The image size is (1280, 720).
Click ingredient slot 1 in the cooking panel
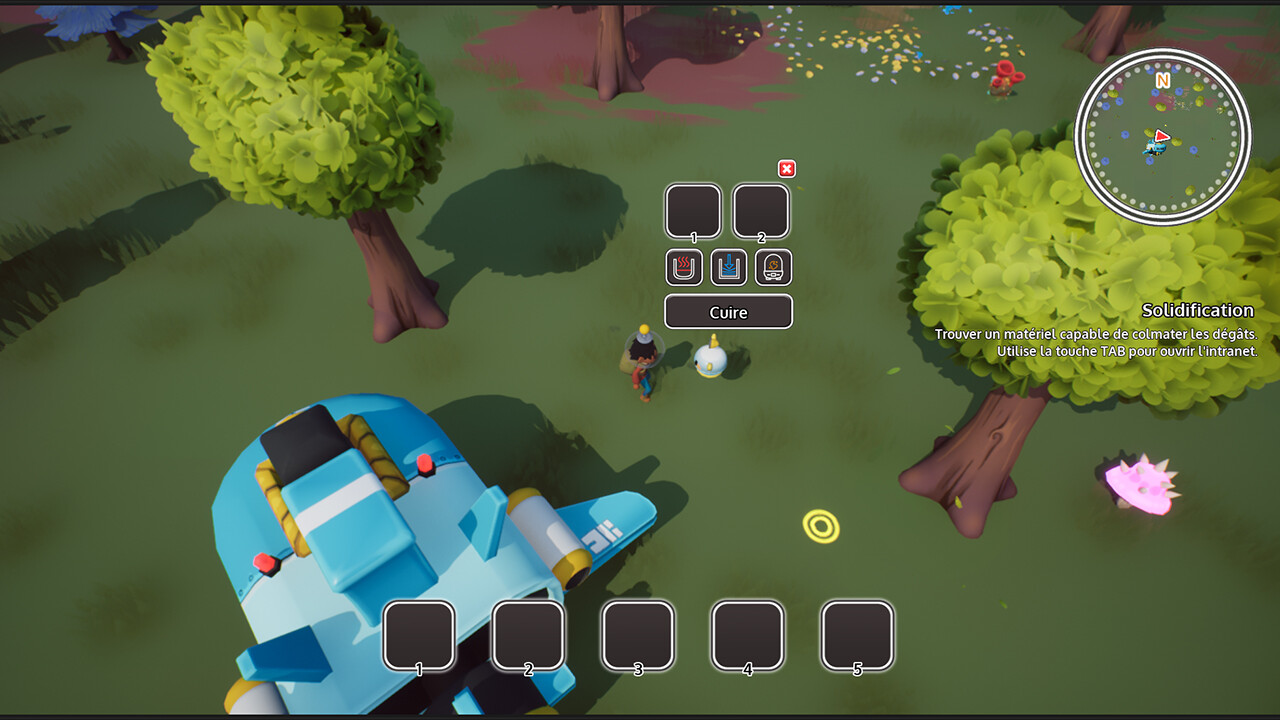(693, 210)
